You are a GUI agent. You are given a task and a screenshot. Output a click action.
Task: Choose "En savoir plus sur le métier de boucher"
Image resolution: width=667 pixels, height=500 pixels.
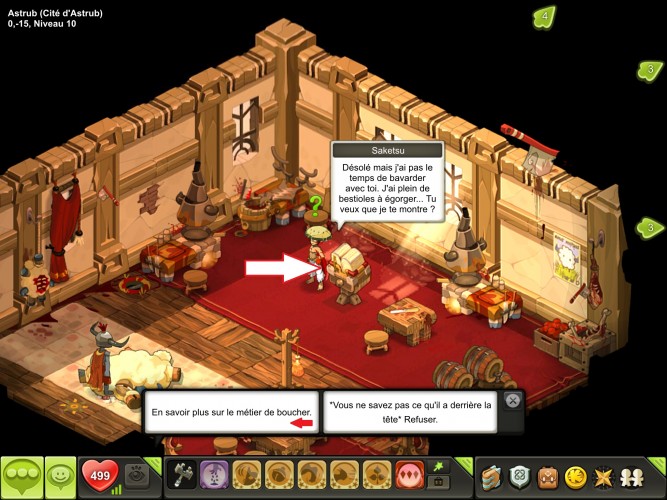(232, 411)
